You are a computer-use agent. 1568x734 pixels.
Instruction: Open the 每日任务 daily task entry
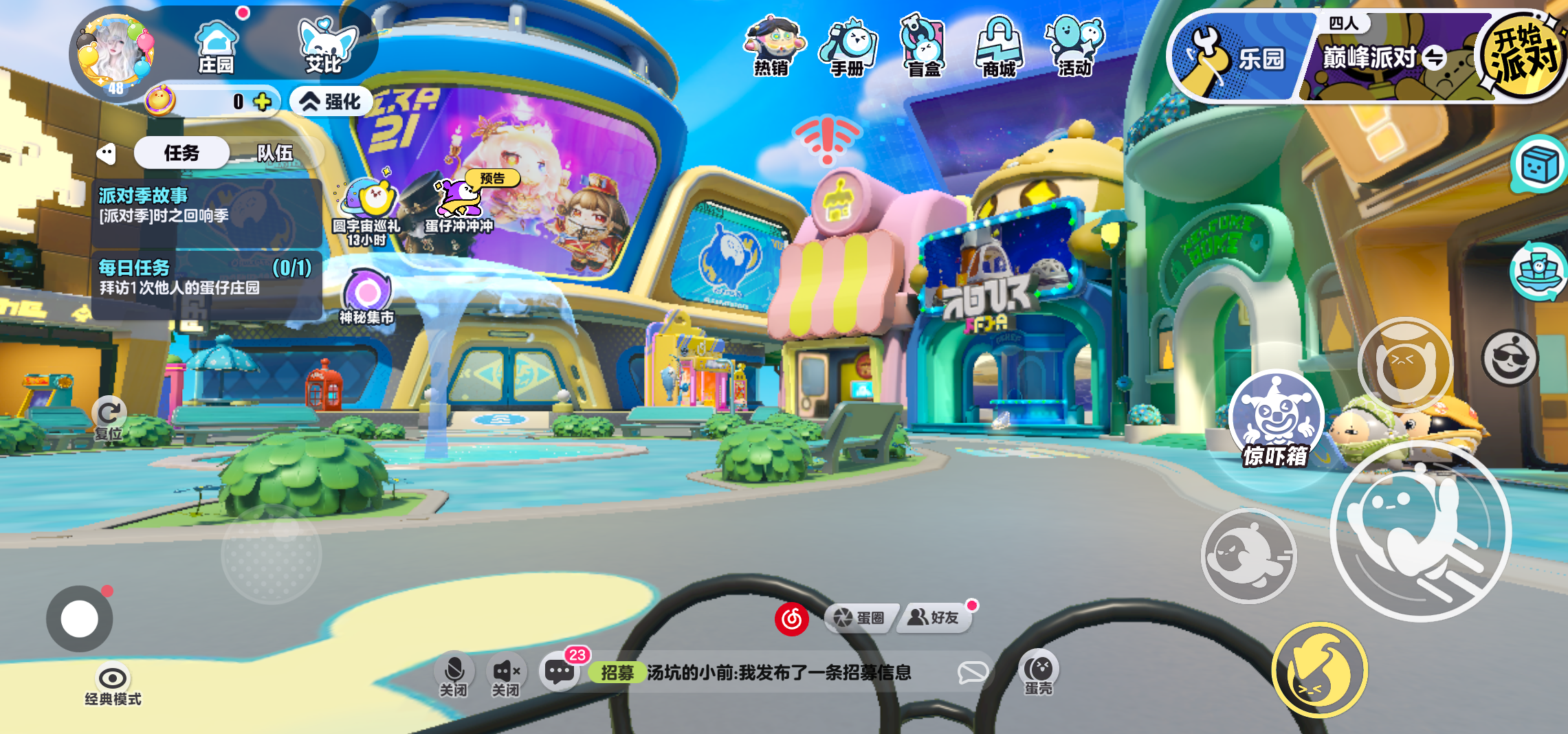(206, 278)
